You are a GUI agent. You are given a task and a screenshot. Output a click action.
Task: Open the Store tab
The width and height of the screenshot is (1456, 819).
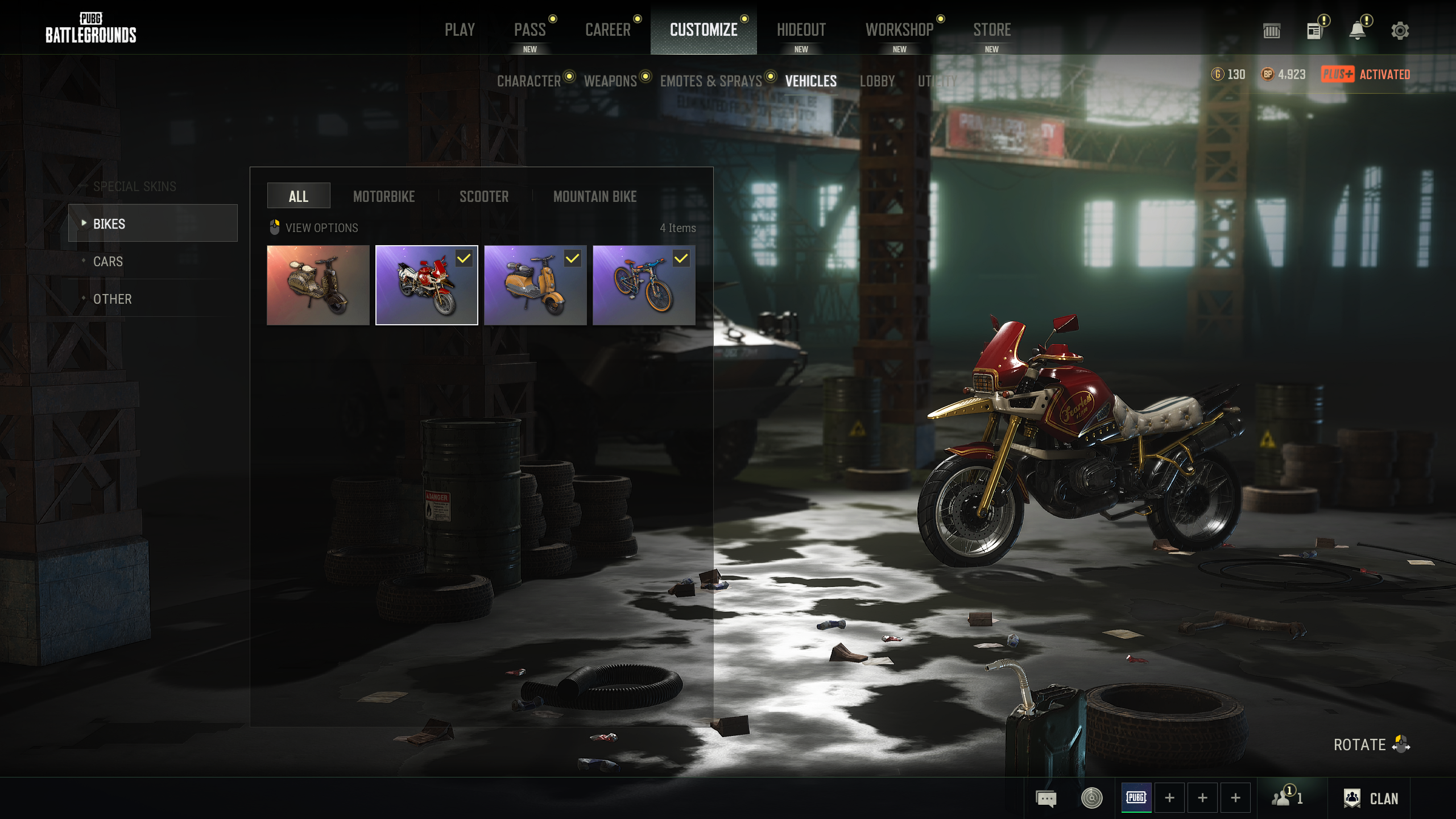pyautogui.click(x=991, y=30)
